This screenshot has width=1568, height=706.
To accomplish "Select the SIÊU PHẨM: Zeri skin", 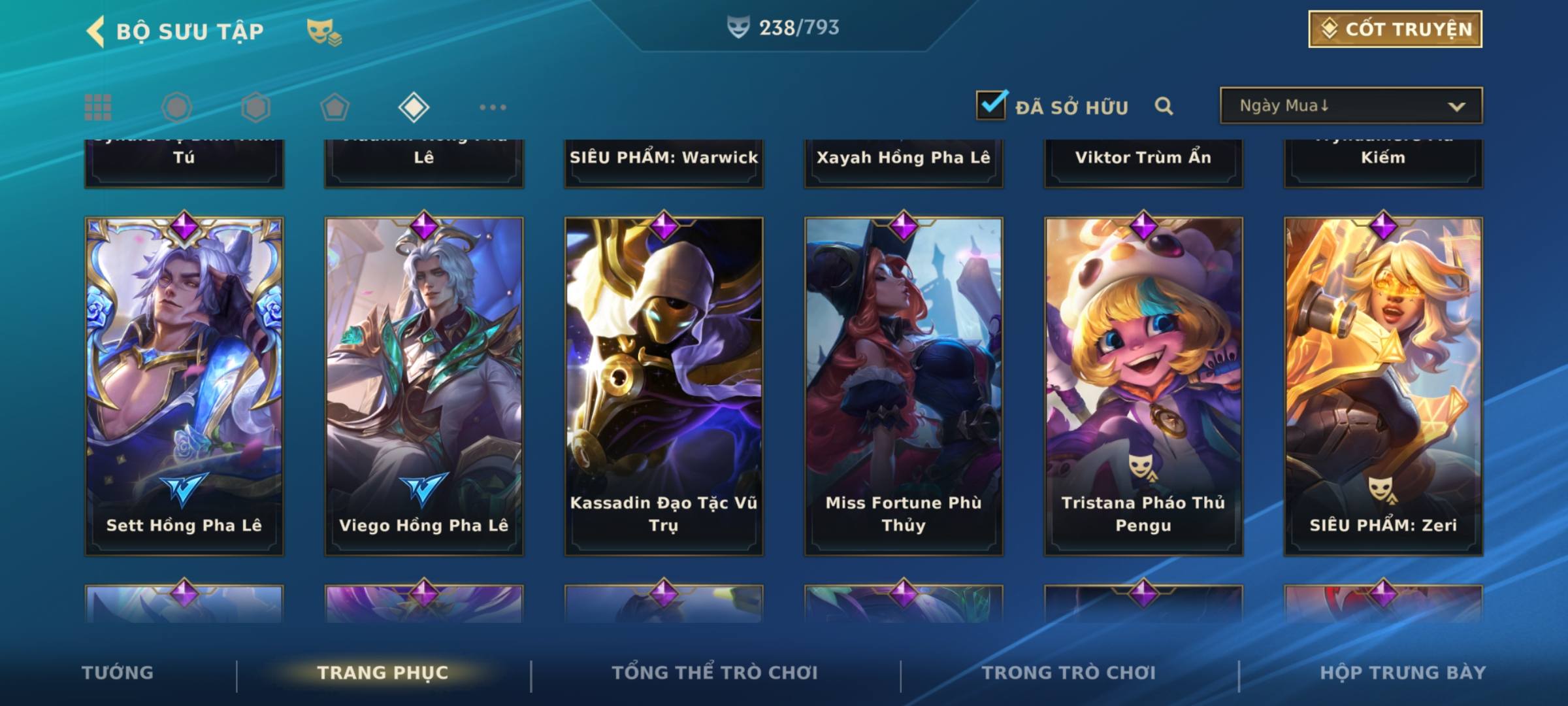I will [1383, 386].
